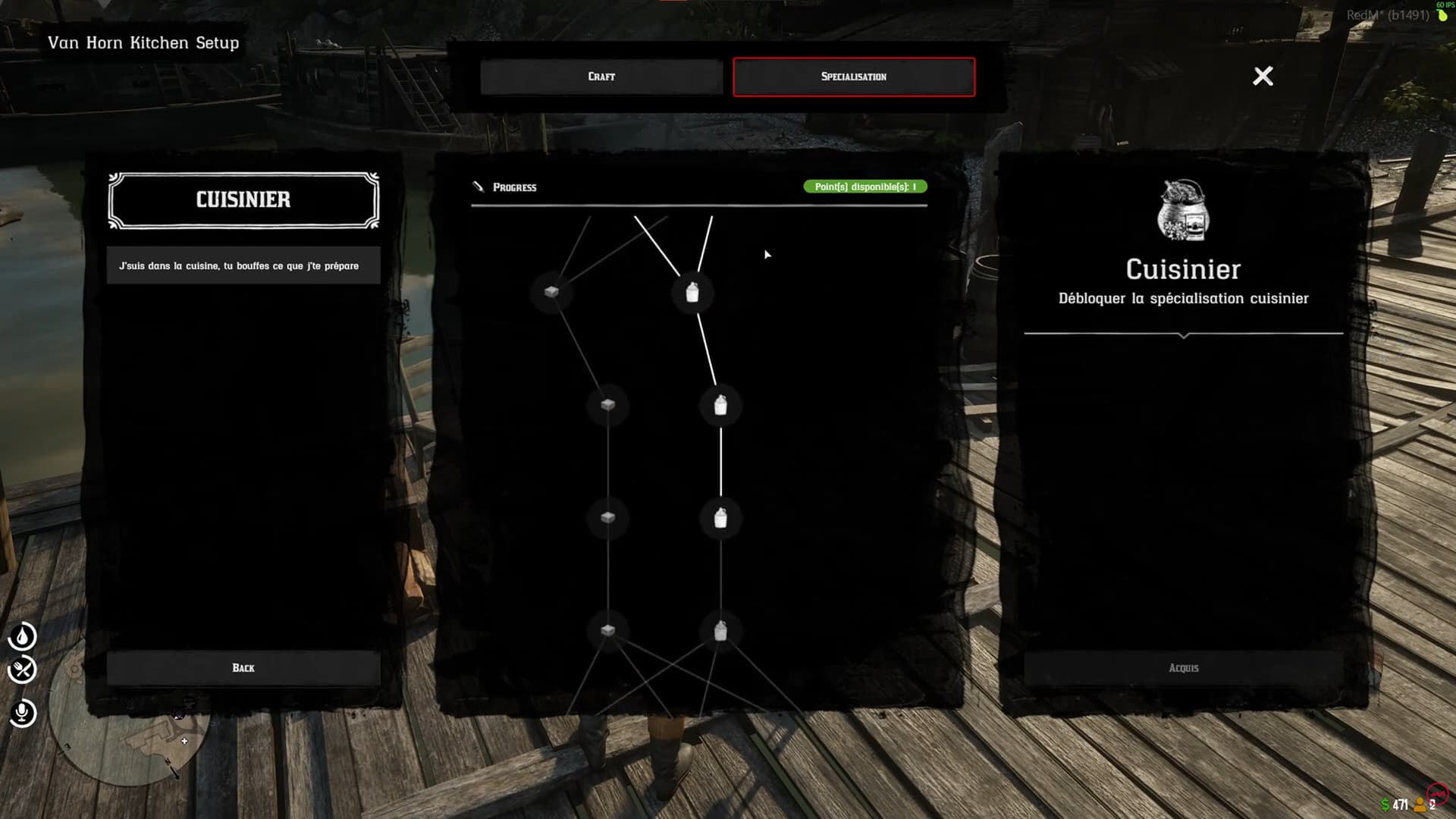Pick the bottom sugar cube node in the tree
Image resolution: width=1456 pixels, height=819 pixels.
607,629
